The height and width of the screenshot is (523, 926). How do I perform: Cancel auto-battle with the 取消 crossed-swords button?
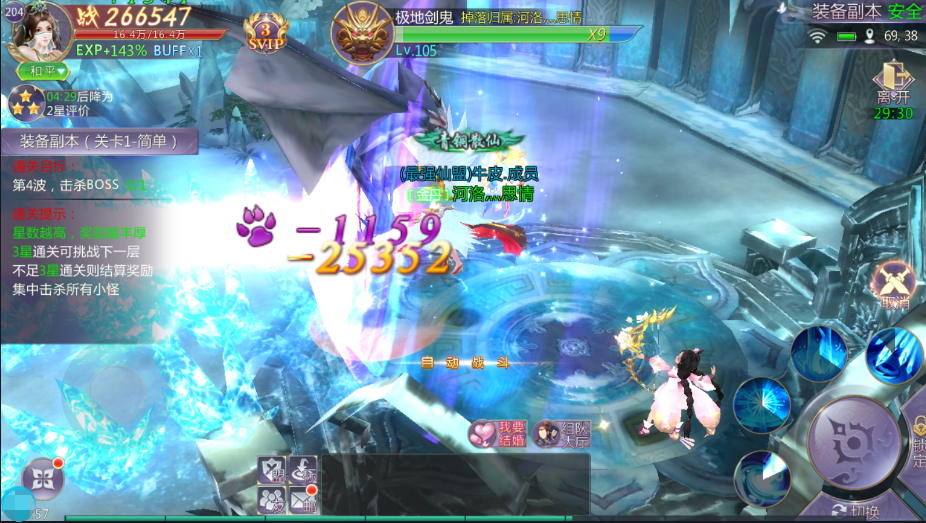click(x=894, y=287)
